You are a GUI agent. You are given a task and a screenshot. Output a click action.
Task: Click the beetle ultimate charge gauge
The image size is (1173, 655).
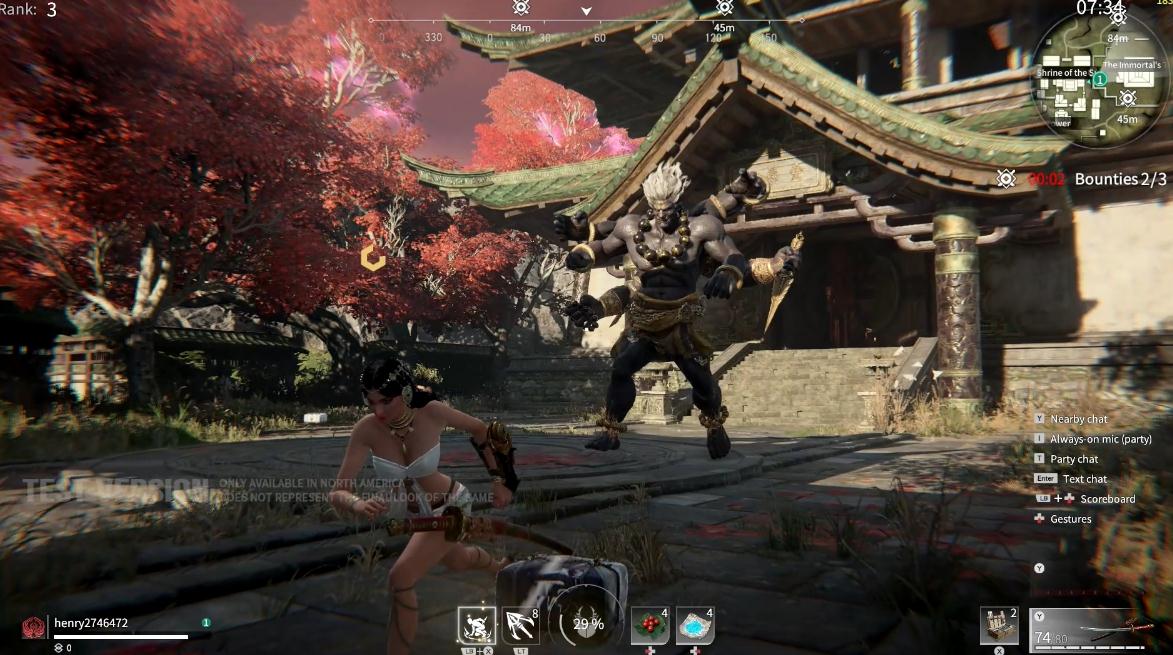pos(587,624)
